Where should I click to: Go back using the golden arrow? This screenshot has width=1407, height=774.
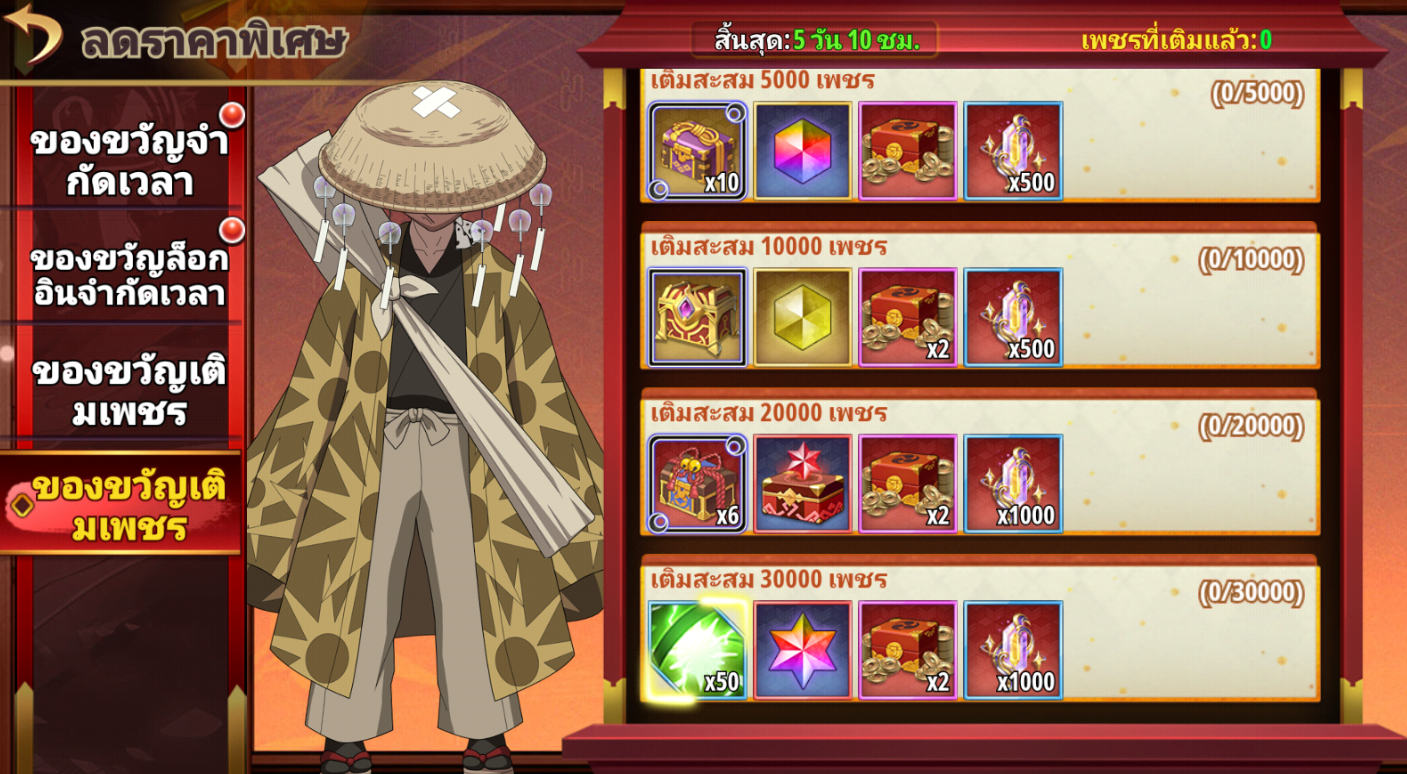33,34
